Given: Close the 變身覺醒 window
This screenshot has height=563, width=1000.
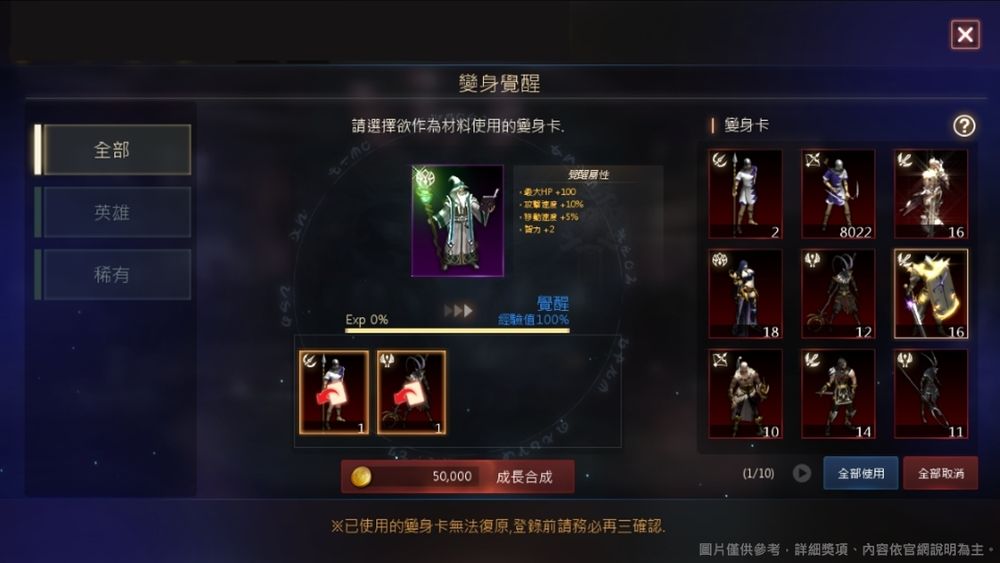Looking at the screenshot, I should click(x=965, y=36).
